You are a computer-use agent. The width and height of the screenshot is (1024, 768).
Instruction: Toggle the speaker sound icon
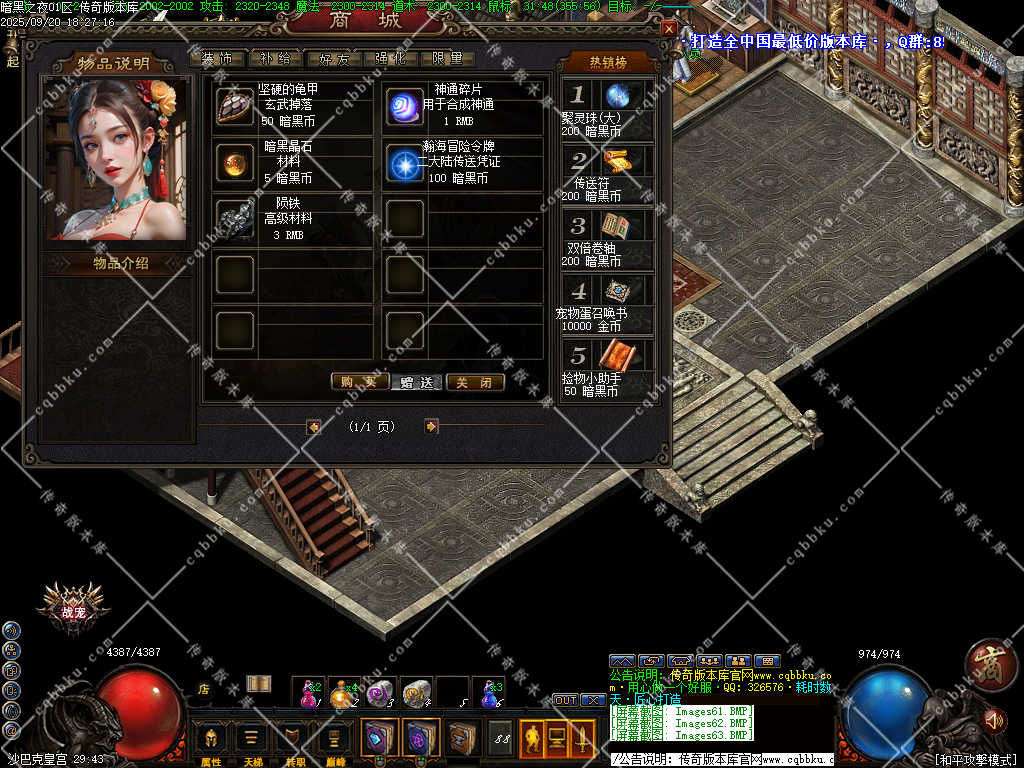tap(994, 719)
